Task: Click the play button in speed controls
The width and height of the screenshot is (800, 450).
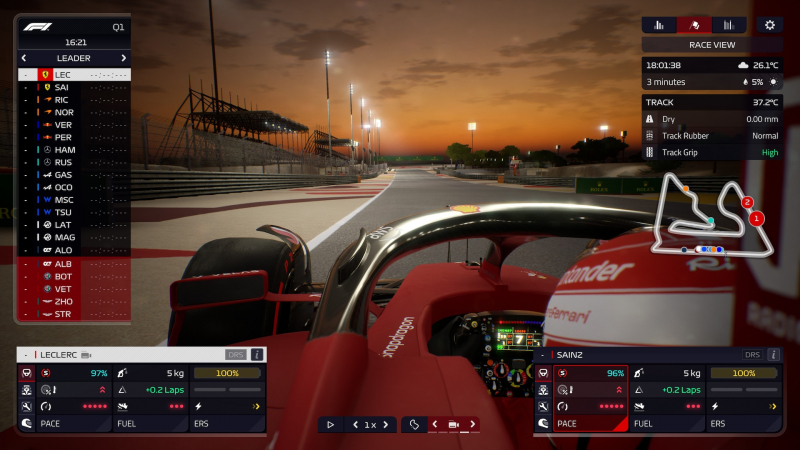Action: pos(331,425)
